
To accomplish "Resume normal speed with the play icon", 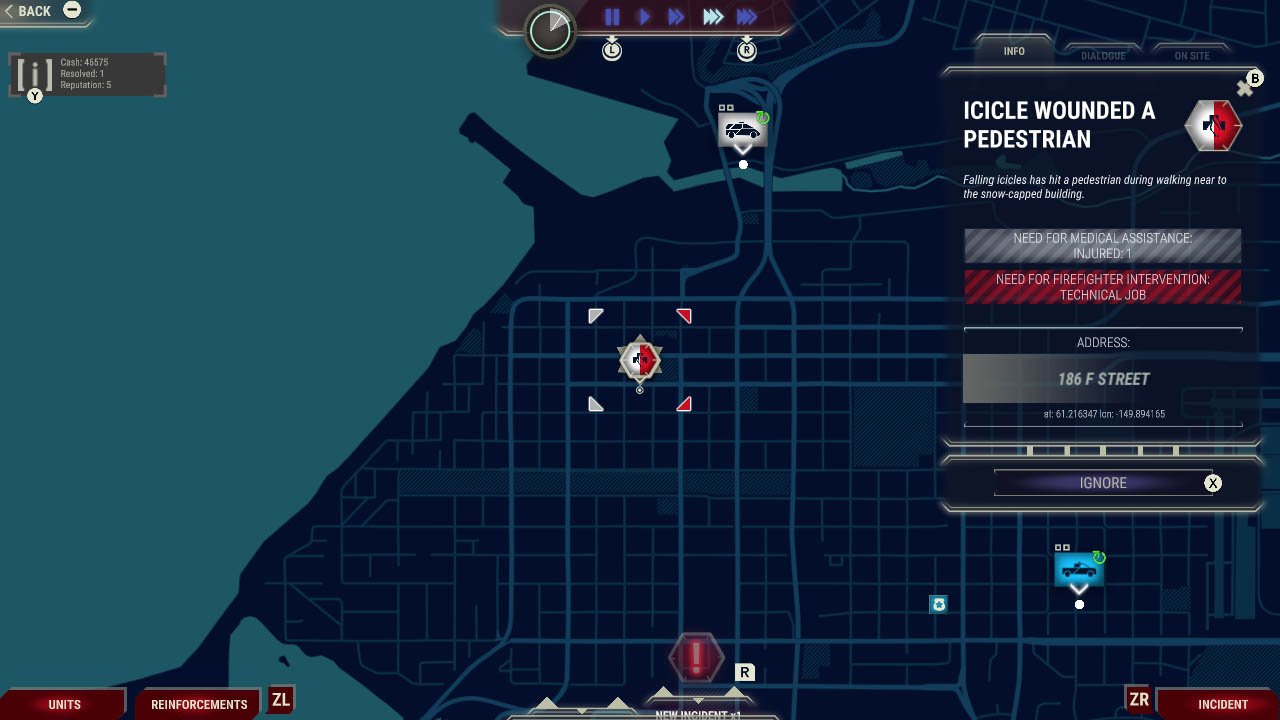I will coord(644,16).
